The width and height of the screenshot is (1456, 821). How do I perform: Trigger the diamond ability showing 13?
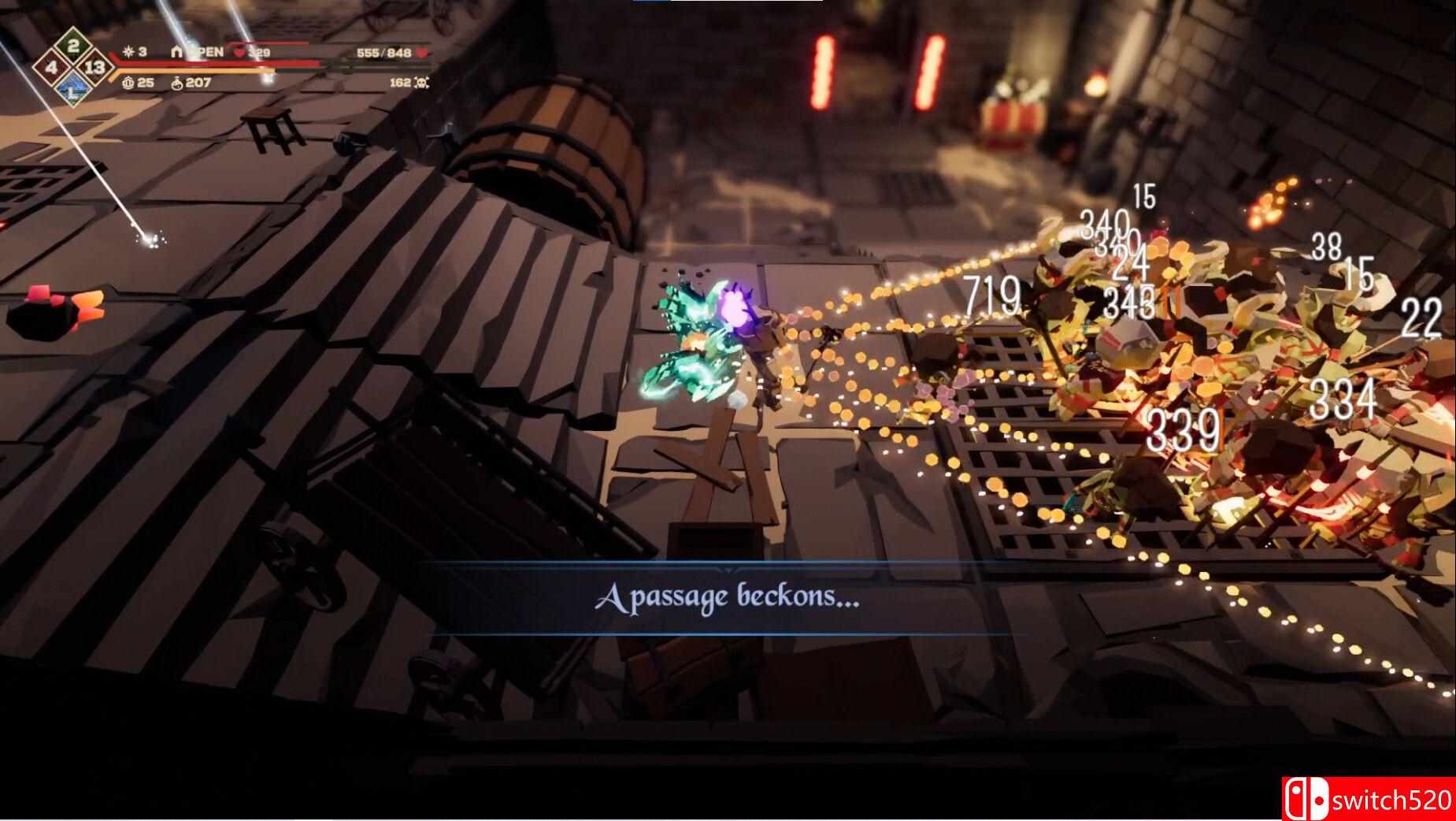pos(94,68)
